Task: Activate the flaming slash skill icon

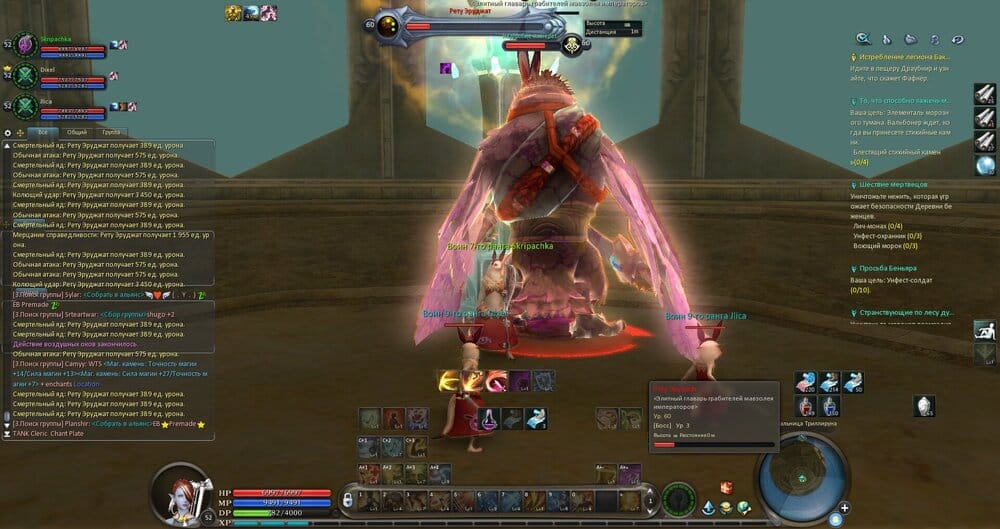Action: (448, 381)
